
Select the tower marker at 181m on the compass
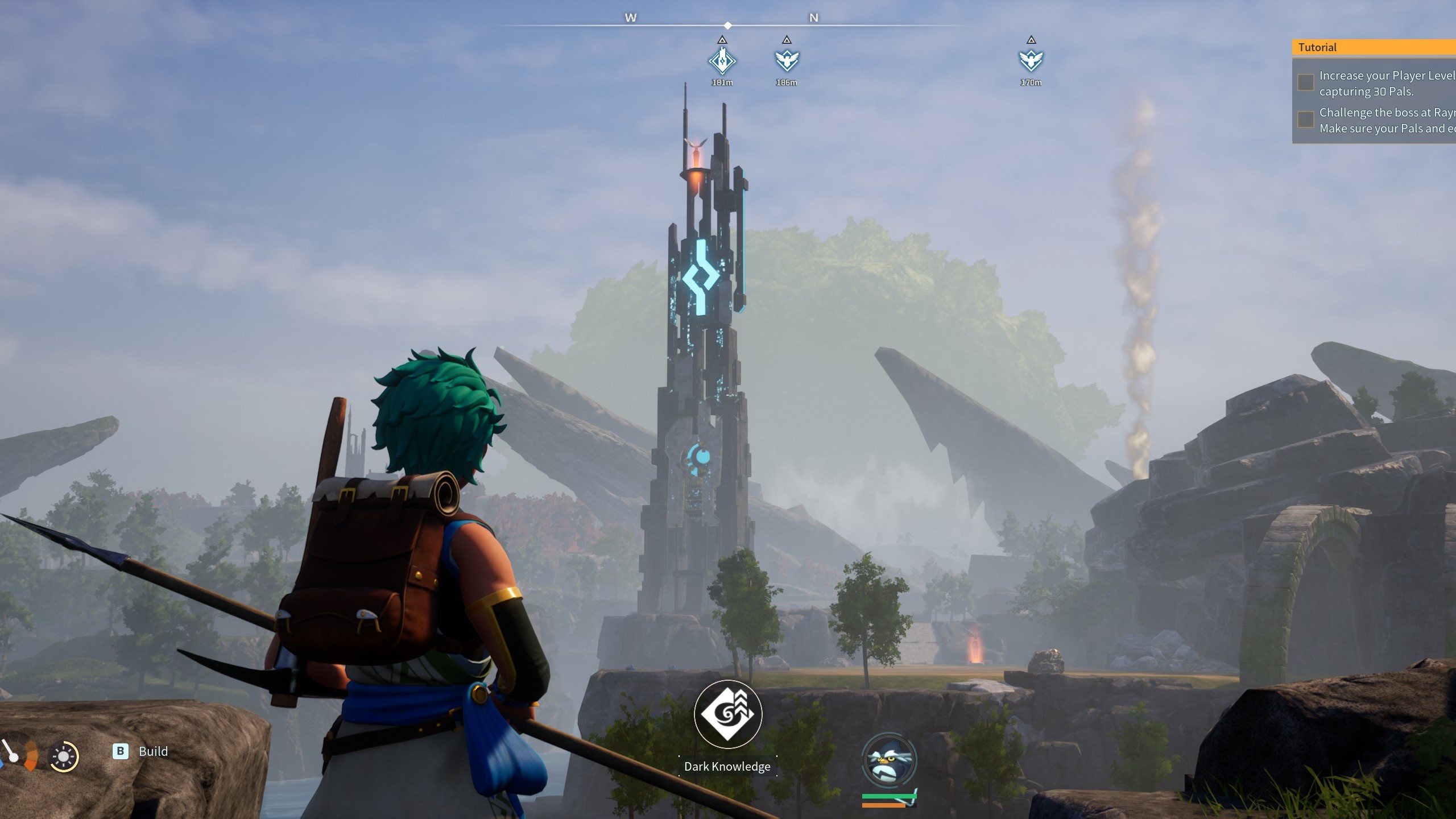click(x=722, y=60)
